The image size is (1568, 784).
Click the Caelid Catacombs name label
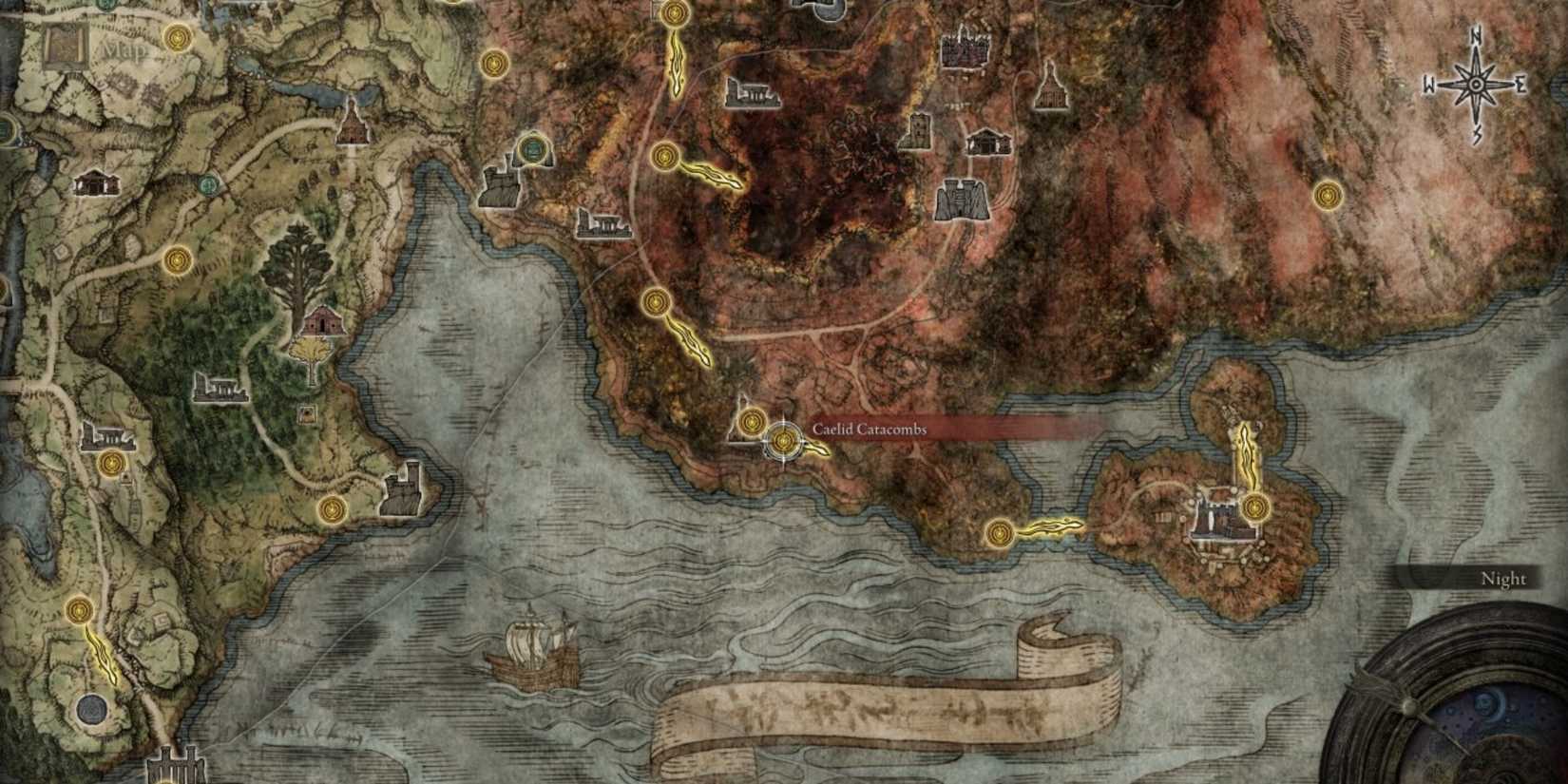[870, 430]
